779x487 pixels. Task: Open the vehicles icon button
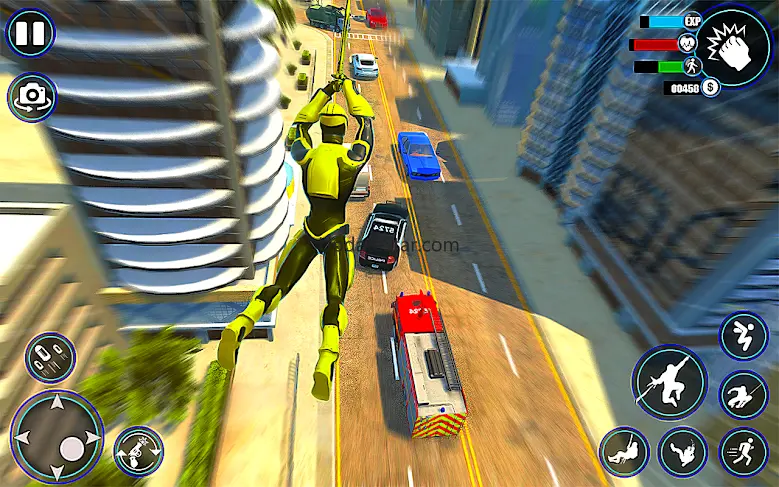pyautogui.click(x=50, y=358)
